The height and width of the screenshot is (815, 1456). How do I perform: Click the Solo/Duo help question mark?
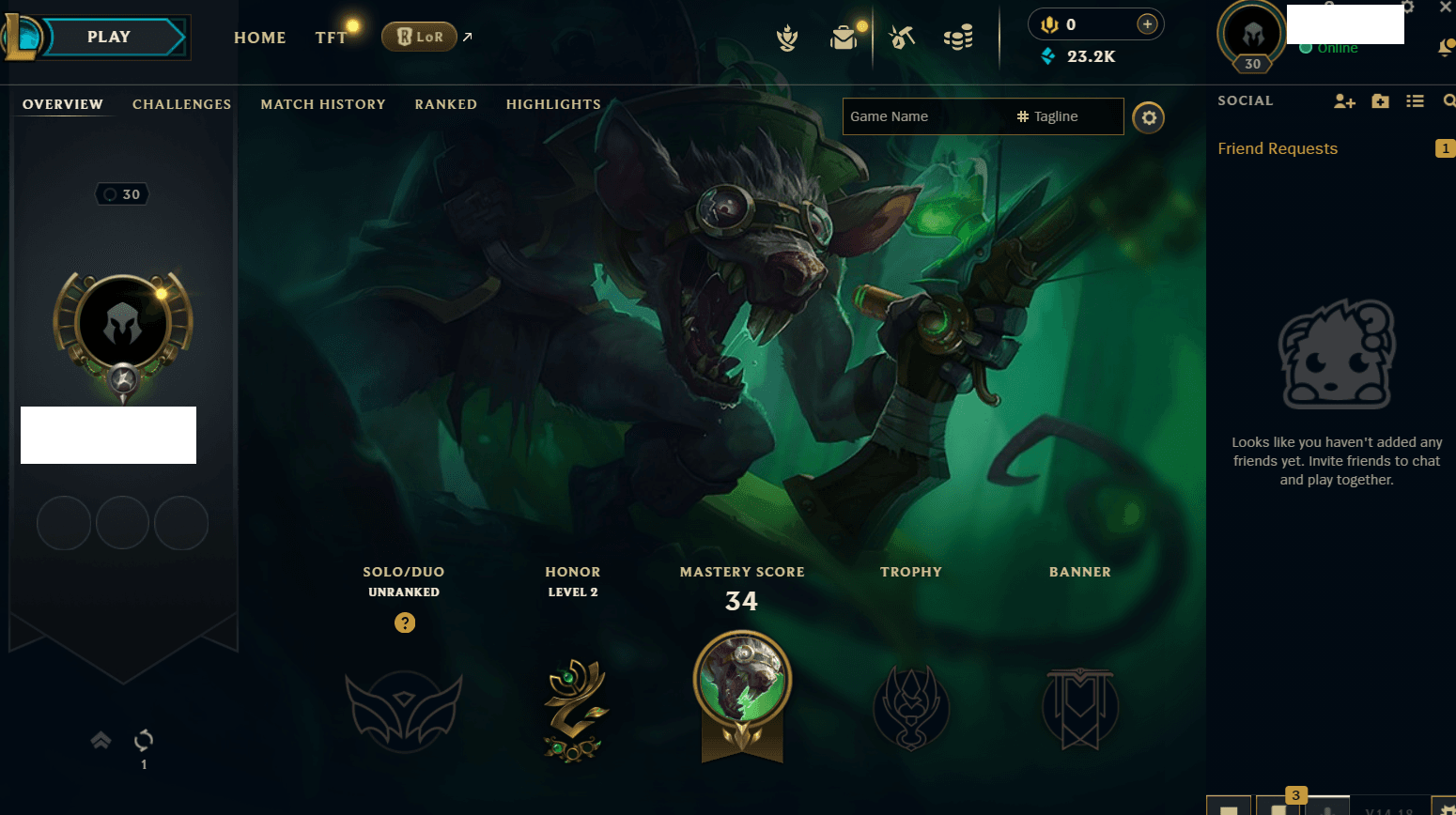405,623
